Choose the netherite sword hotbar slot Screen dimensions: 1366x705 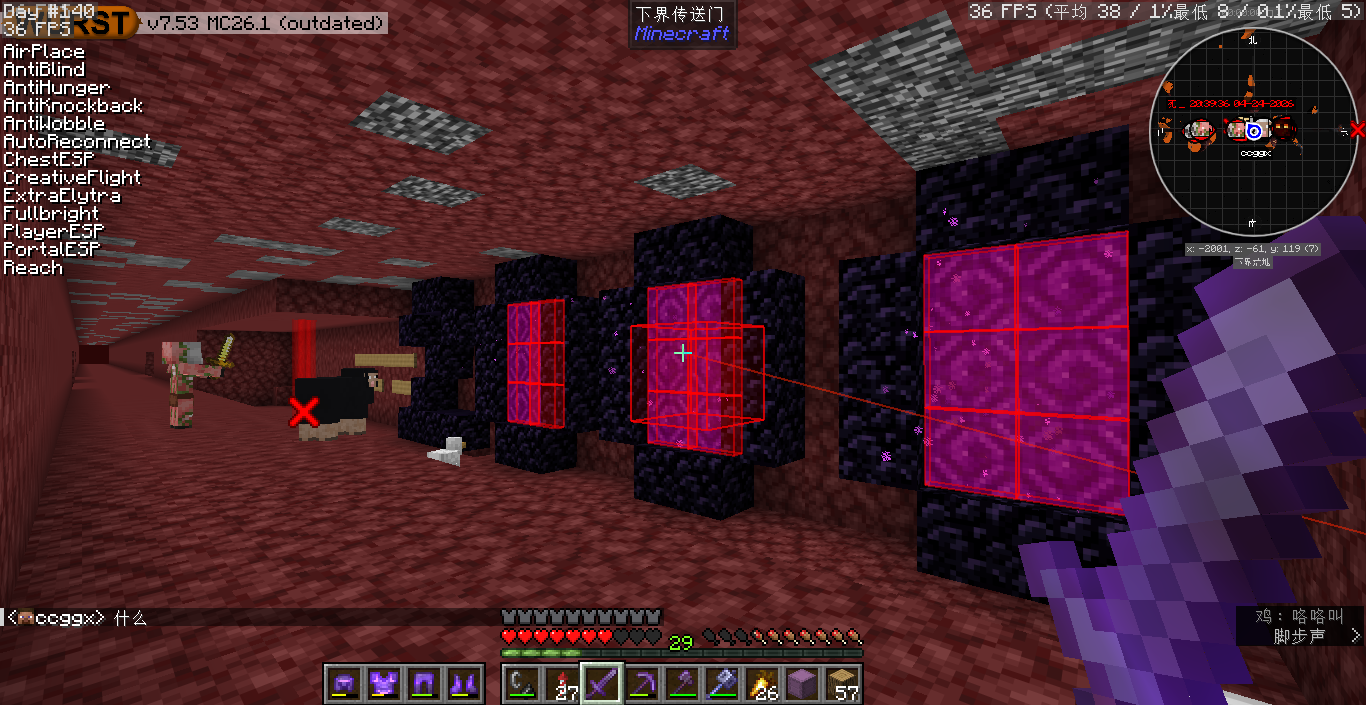[x=603, y=684]
